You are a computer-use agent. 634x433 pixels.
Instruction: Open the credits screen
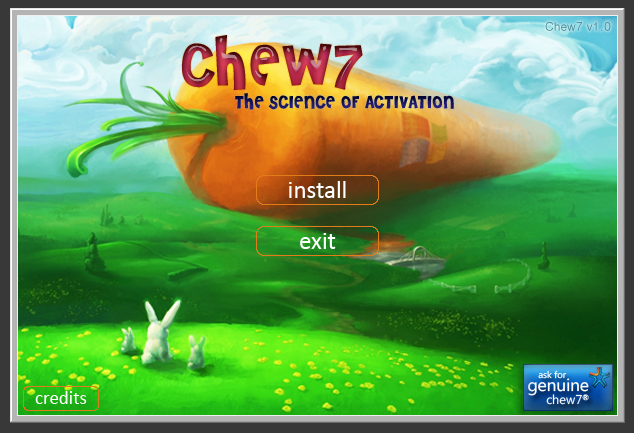(x=61, y=398)
